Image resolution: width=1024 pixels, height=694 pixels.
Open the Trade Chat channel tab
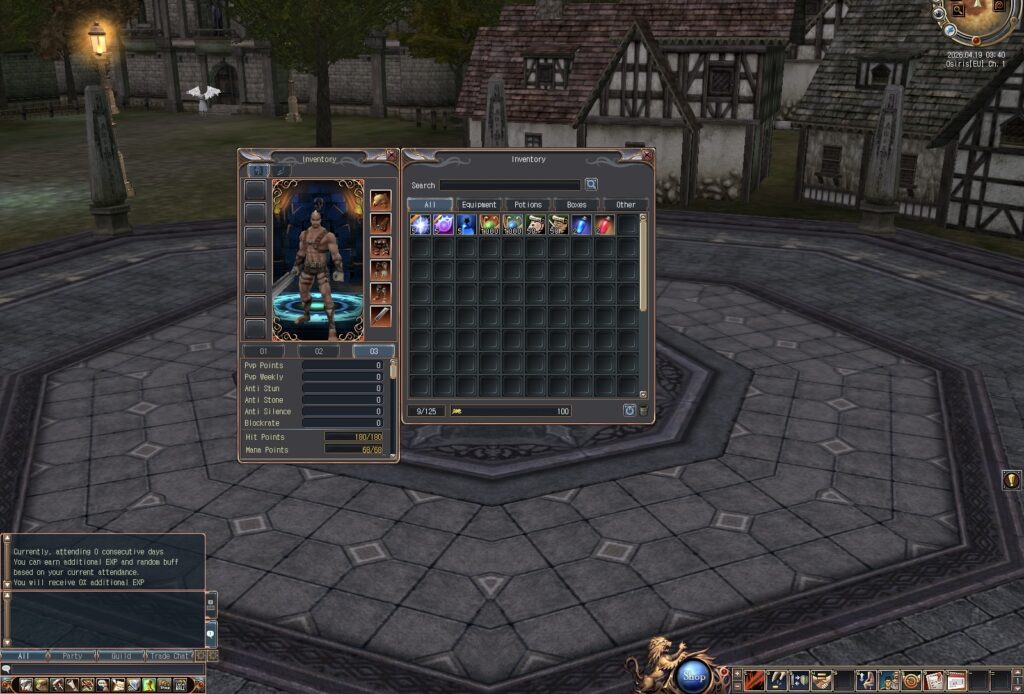169,656
